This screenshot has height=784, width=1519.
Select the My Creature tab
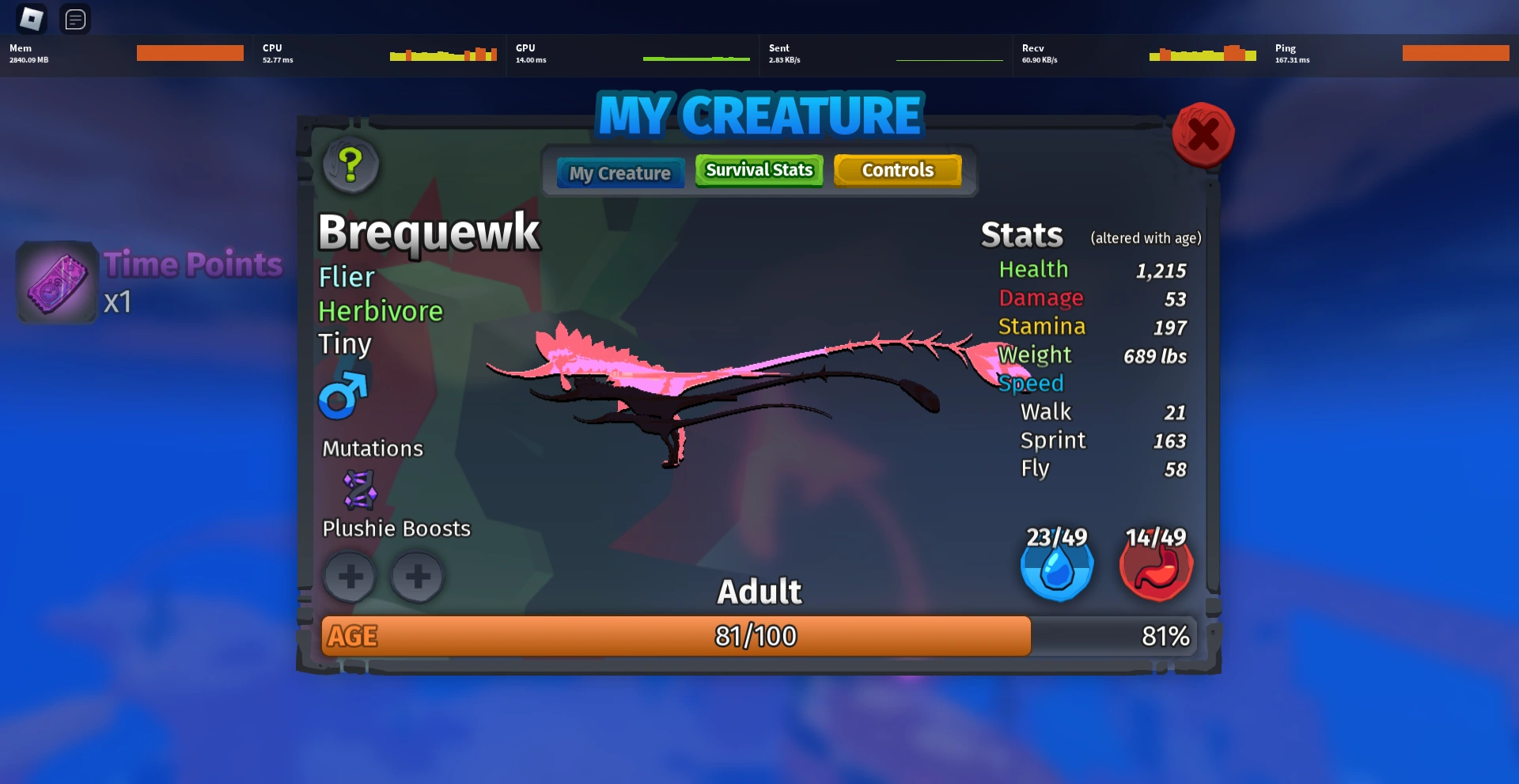pos(619,172)
